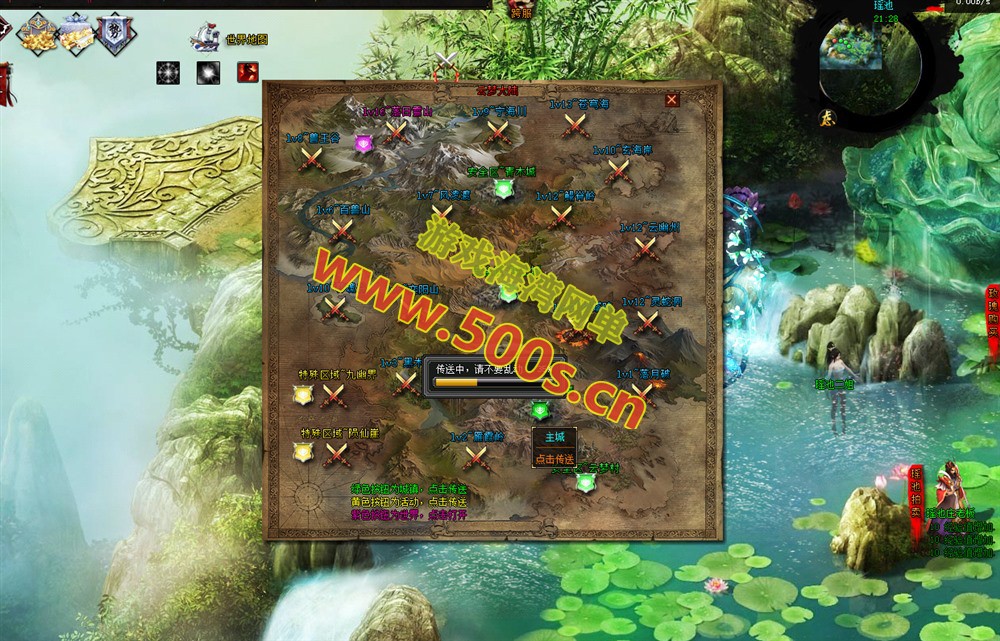The image size is (1000, 641).
Task: Choose the 玄海岸 lv10 zone marker
Action: coord(617,171)
